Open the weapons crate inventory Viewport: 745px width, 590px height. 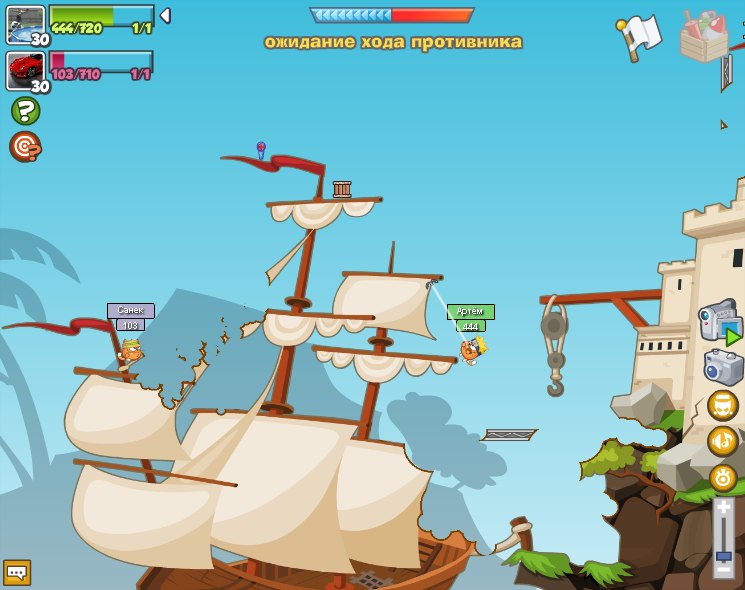[704, 37]
